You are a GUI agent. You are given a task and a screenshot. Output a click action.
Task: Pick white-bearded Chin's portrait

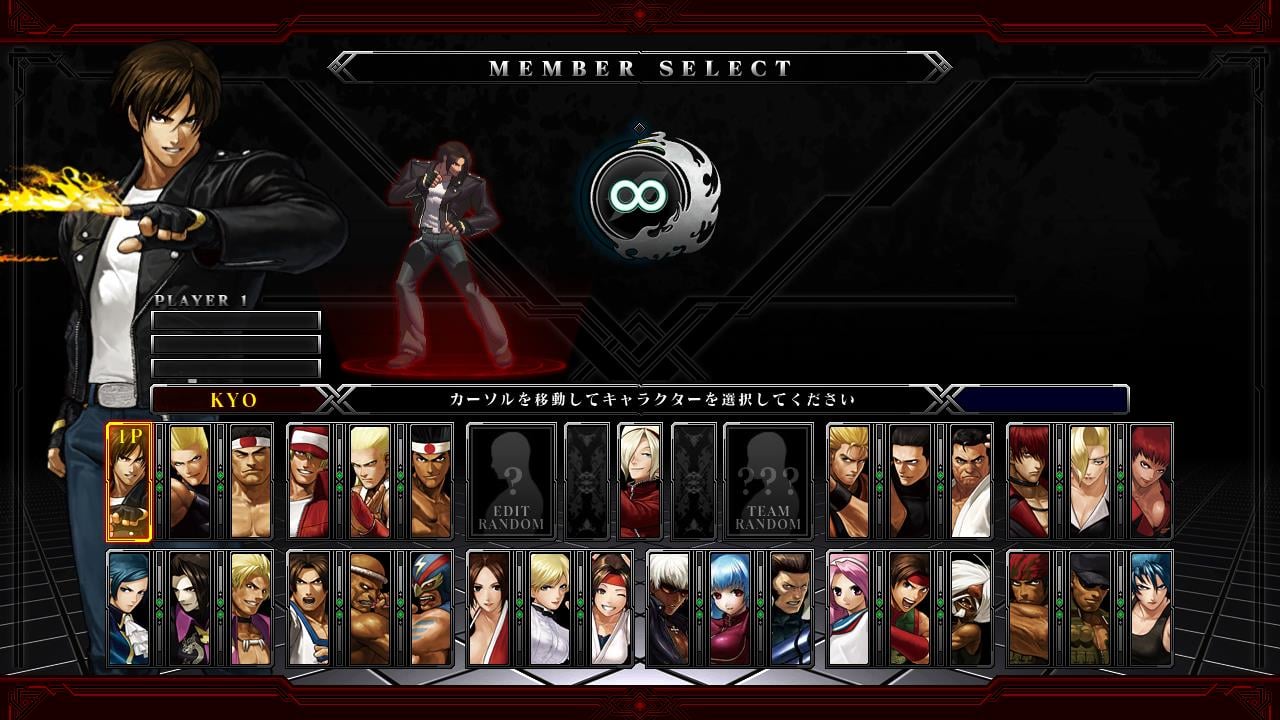(x=971, y=608)
